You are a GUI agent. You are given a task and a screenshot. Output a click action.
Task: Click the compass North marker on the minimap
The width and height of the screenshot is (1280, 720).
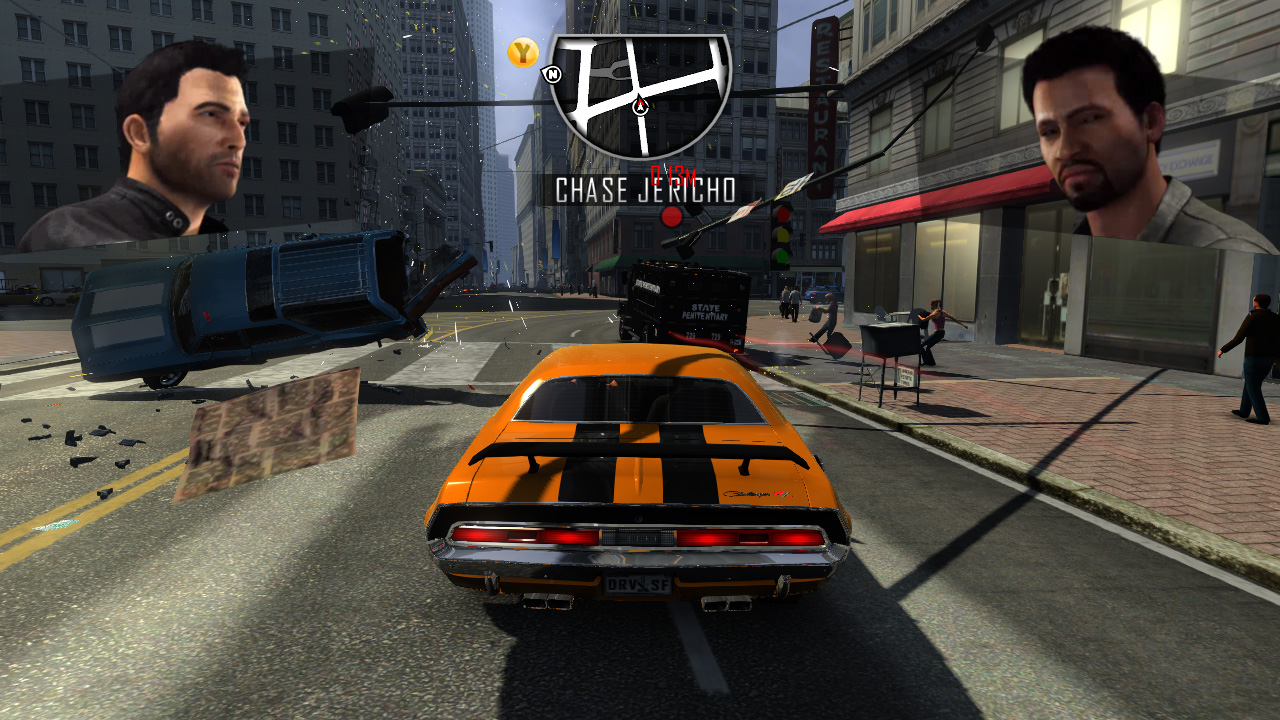click(554, 73)
